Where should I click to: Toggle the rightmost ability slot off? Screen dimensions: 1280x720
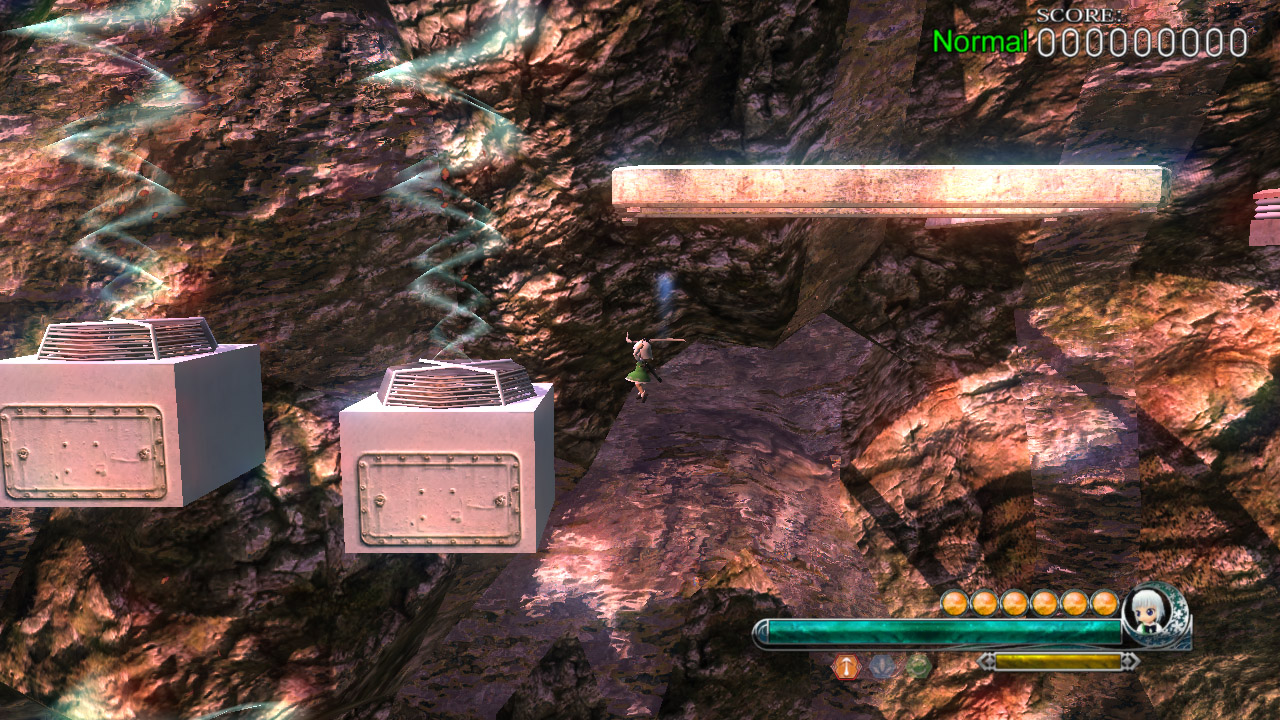(919, 664)
